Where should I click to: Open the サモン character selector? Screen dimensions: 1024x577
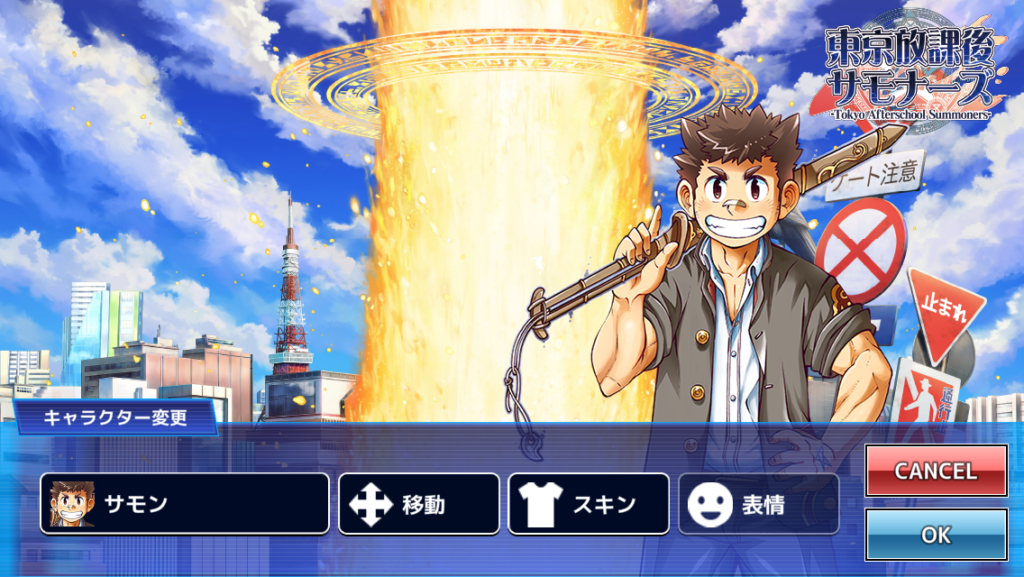tap(184, 503)
